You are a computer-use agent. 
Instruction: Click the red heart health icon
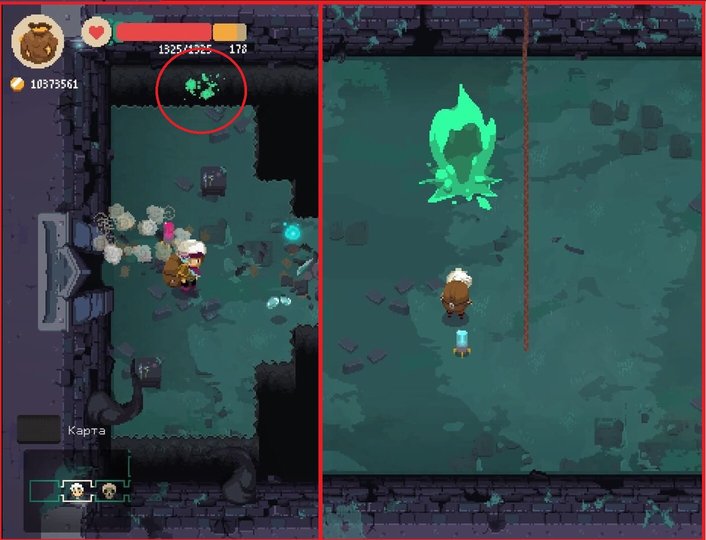click(x=96, y=32)
